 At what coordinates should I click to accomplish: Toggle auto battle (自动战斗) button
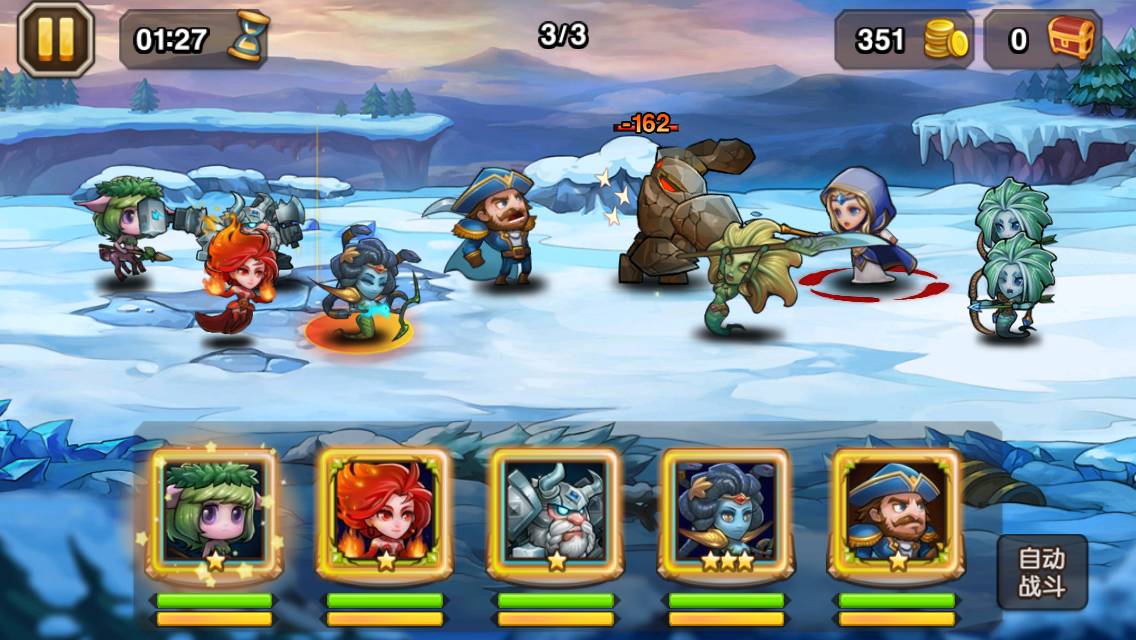(x=1041, y=572)
